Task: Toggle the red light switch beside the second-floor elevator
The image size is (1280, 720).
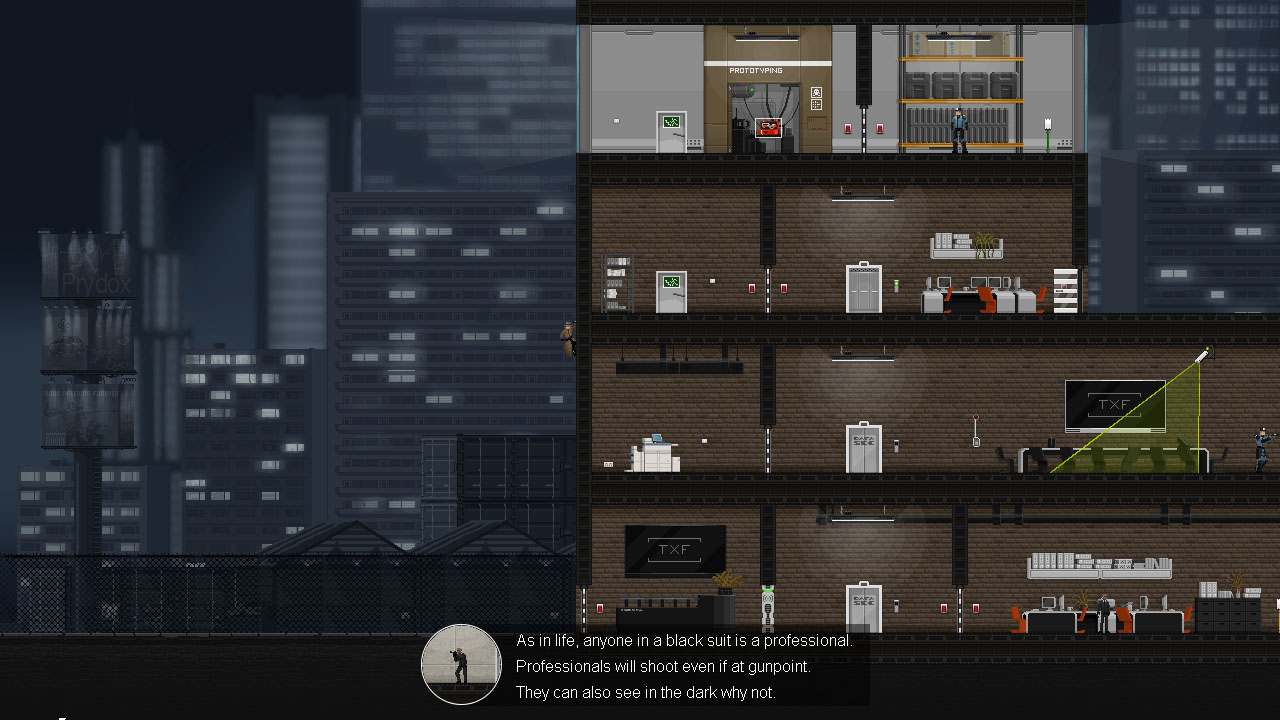Action: pos(784,288)
